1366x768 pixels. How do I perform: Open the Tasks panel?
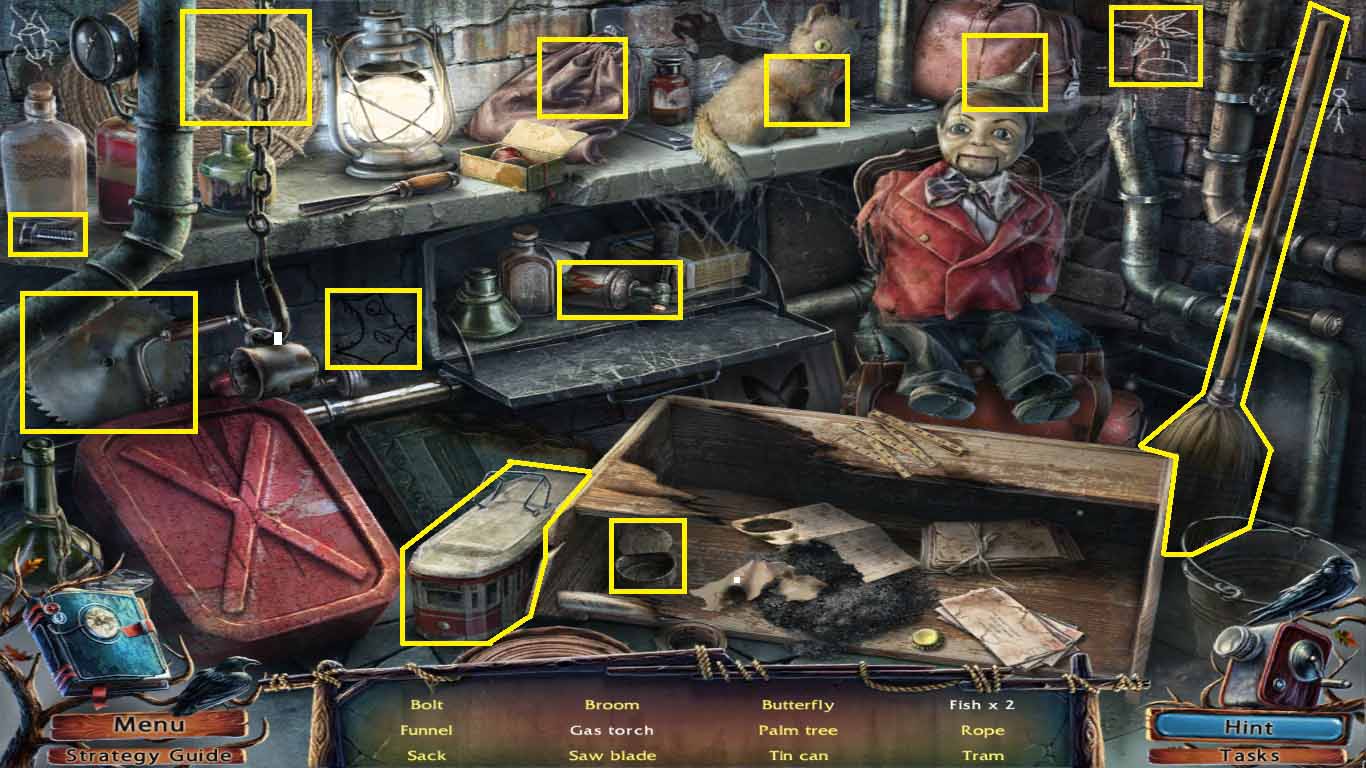(1250, 756)
